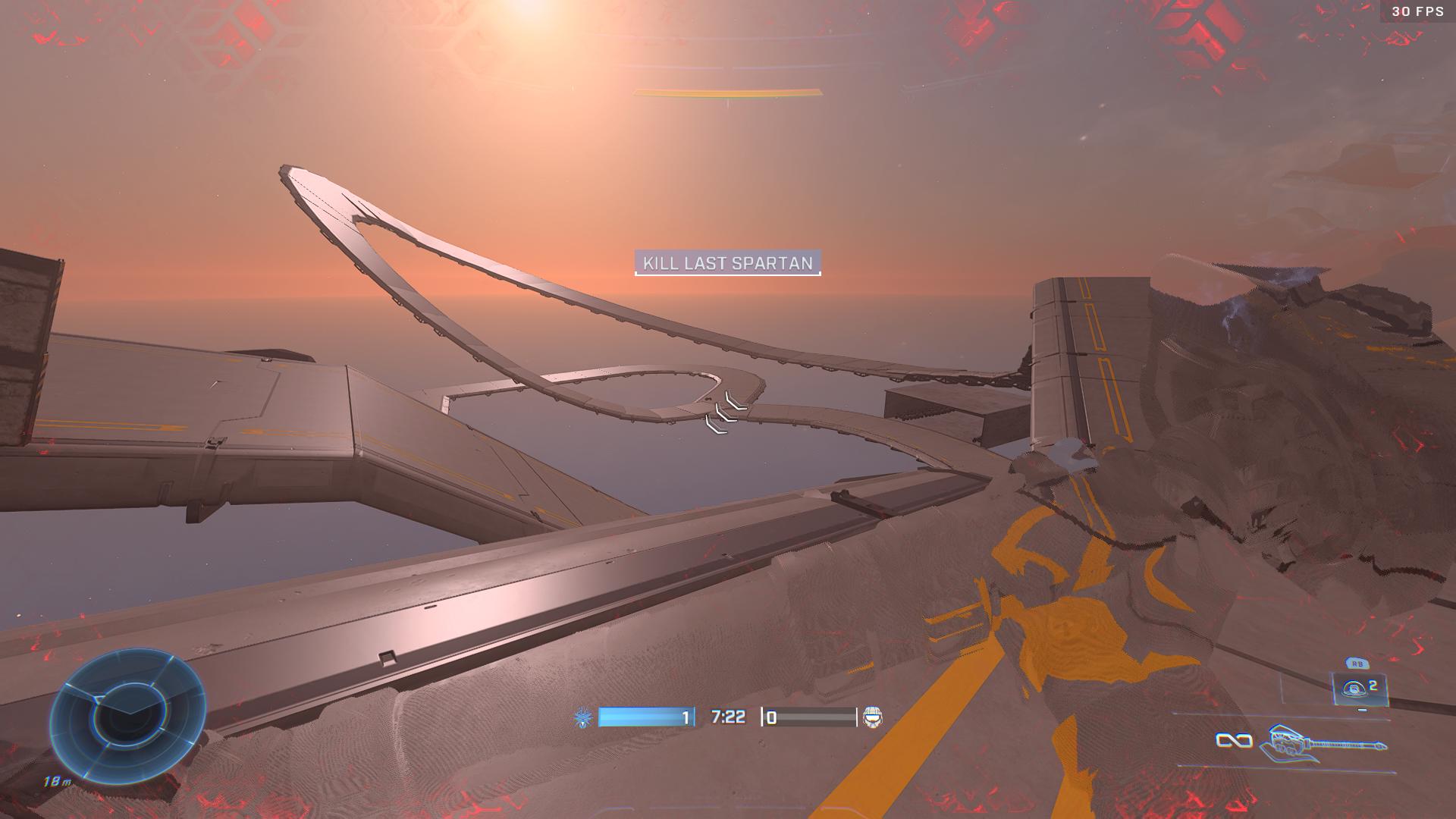Image resolution: width=1456 pixels, height=819 pixels.
Task: Click the blue team emblem icon
Action: pos(582,717)
